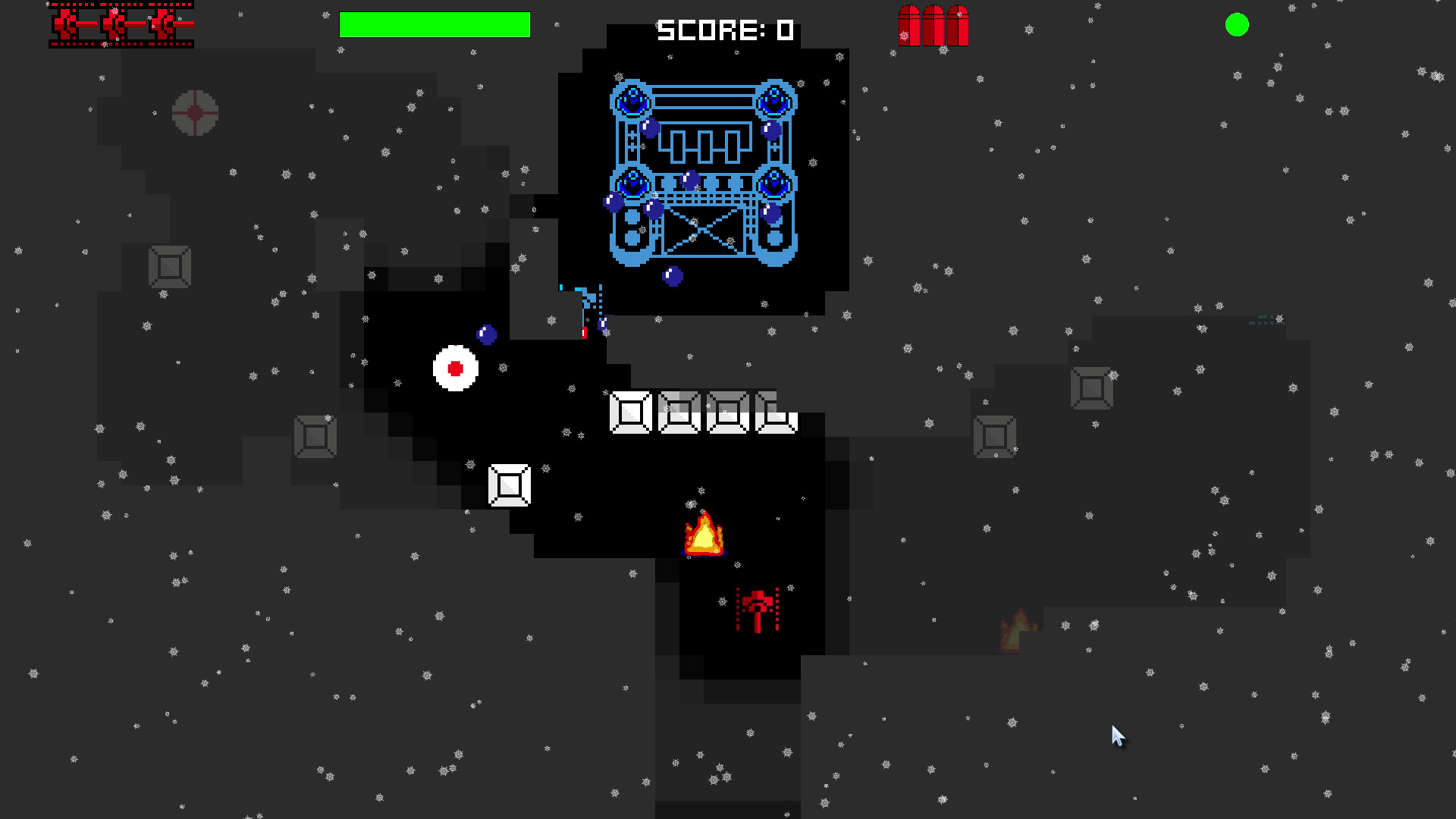
Task: Click the red ammo canister icons
Action: (934, 24)
